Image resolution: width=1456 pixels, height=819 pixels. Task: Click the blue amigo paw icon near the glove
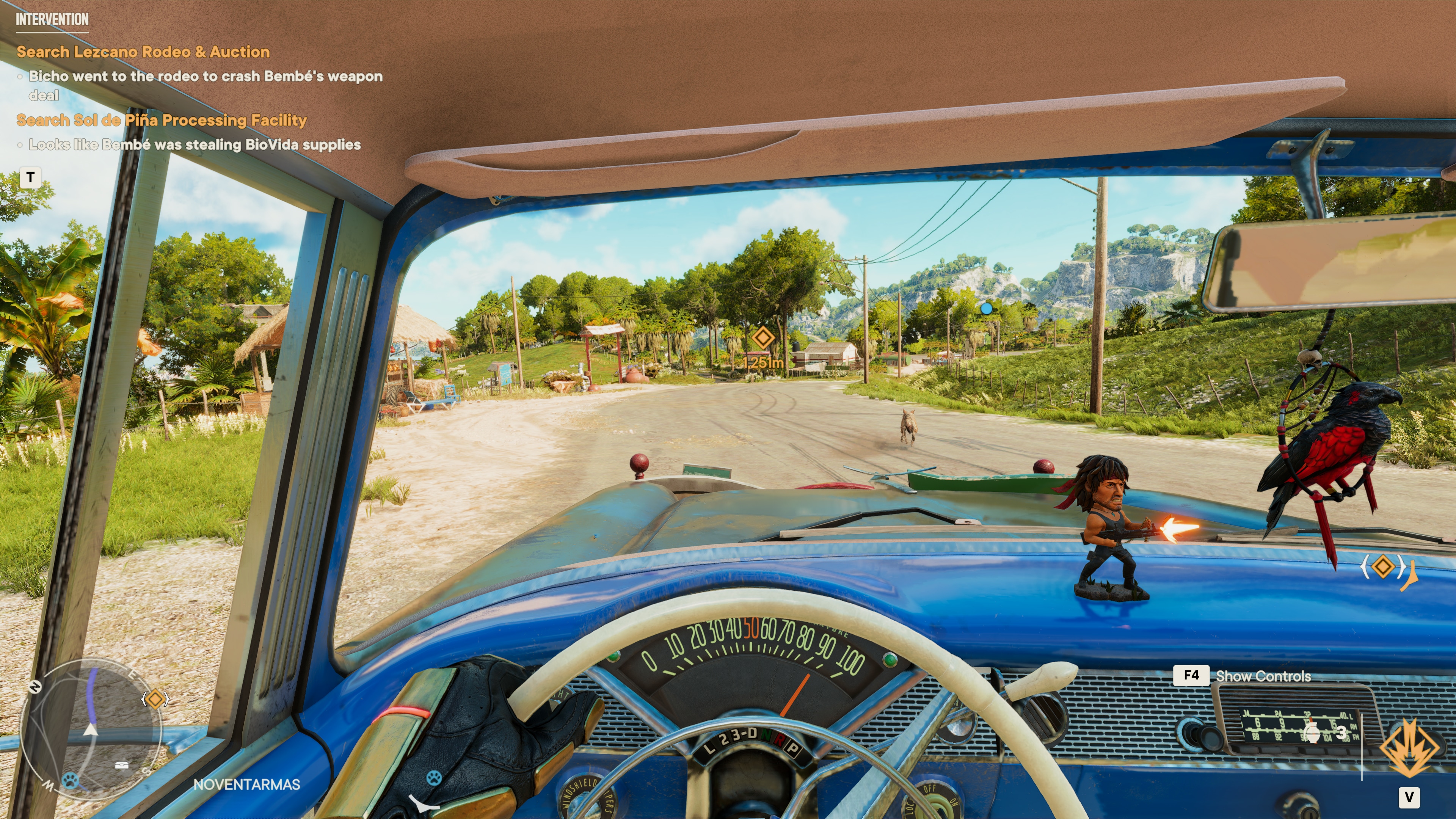pos(433,778)
